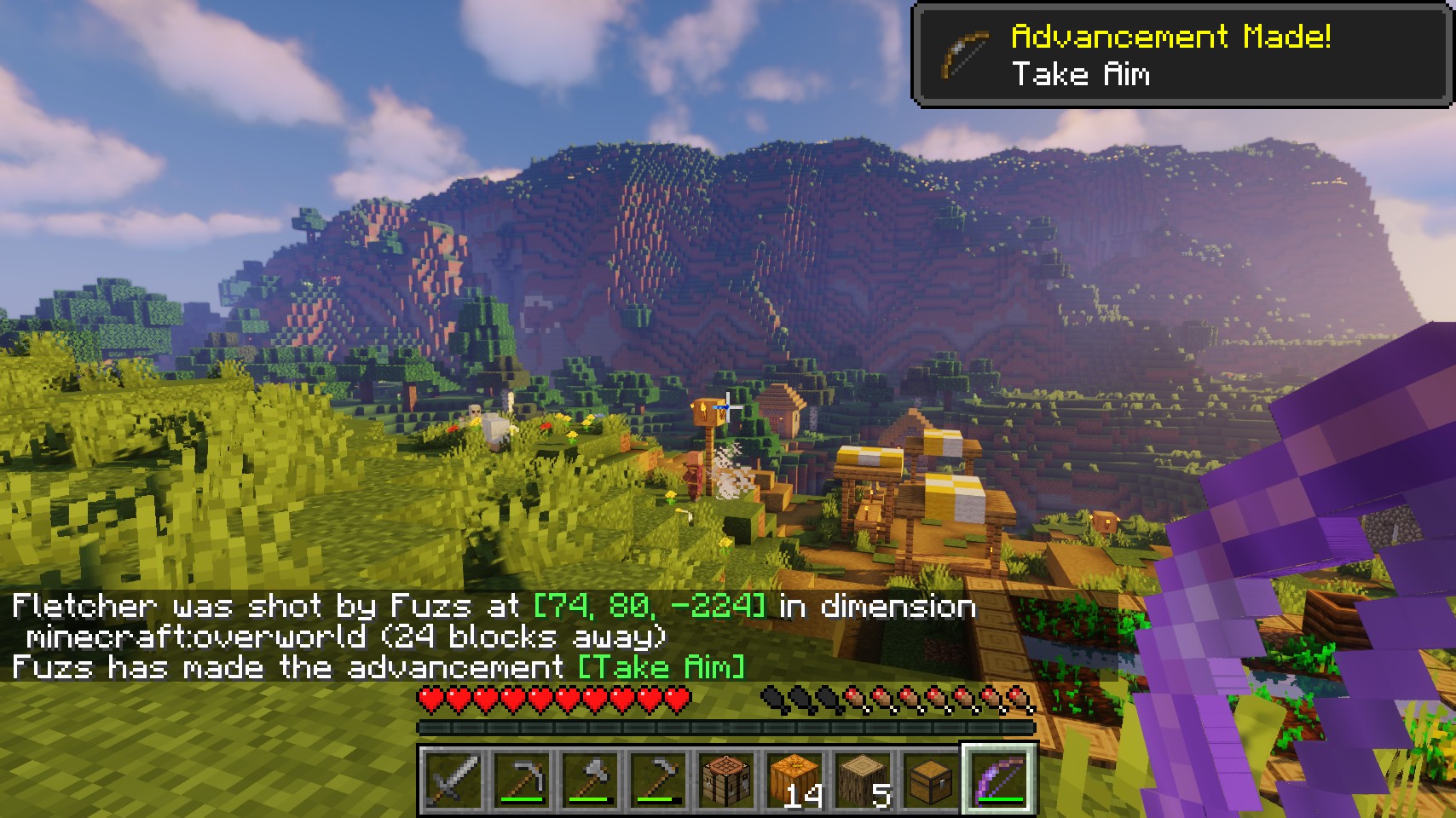Viewport: 1456px width, 818px height.
Task: Select the crafting table slot
Action: (x=725, y=778)
